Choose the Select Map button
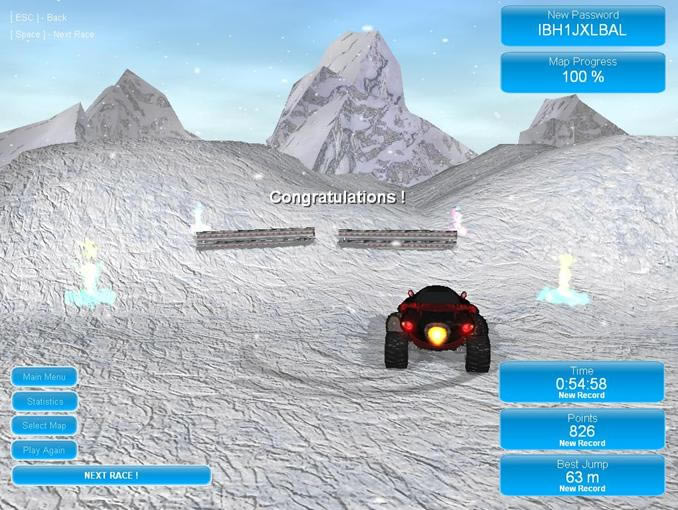 point(44,426)
